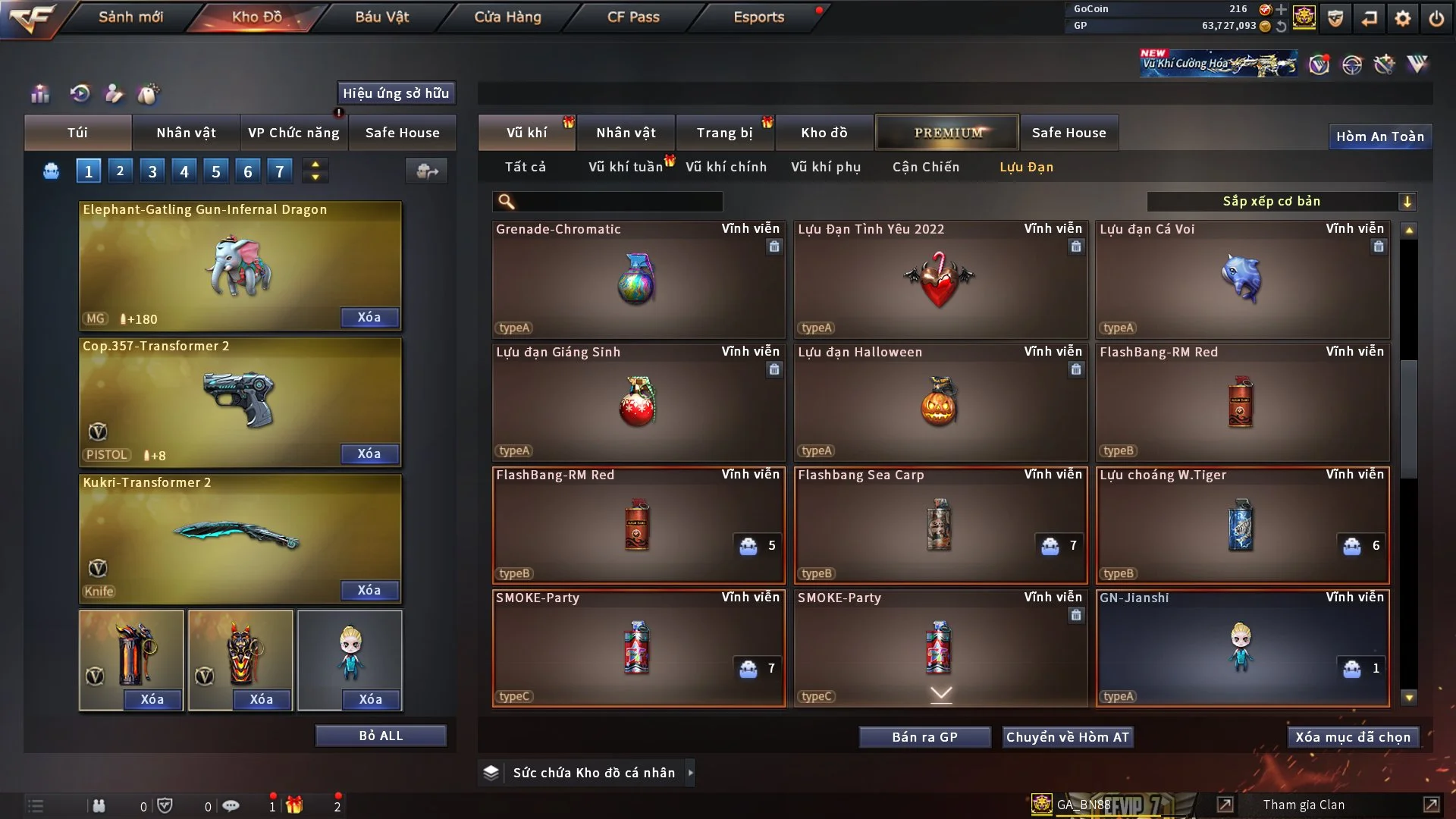Open the Hòm An Toàn safe box

(1379, 136)
